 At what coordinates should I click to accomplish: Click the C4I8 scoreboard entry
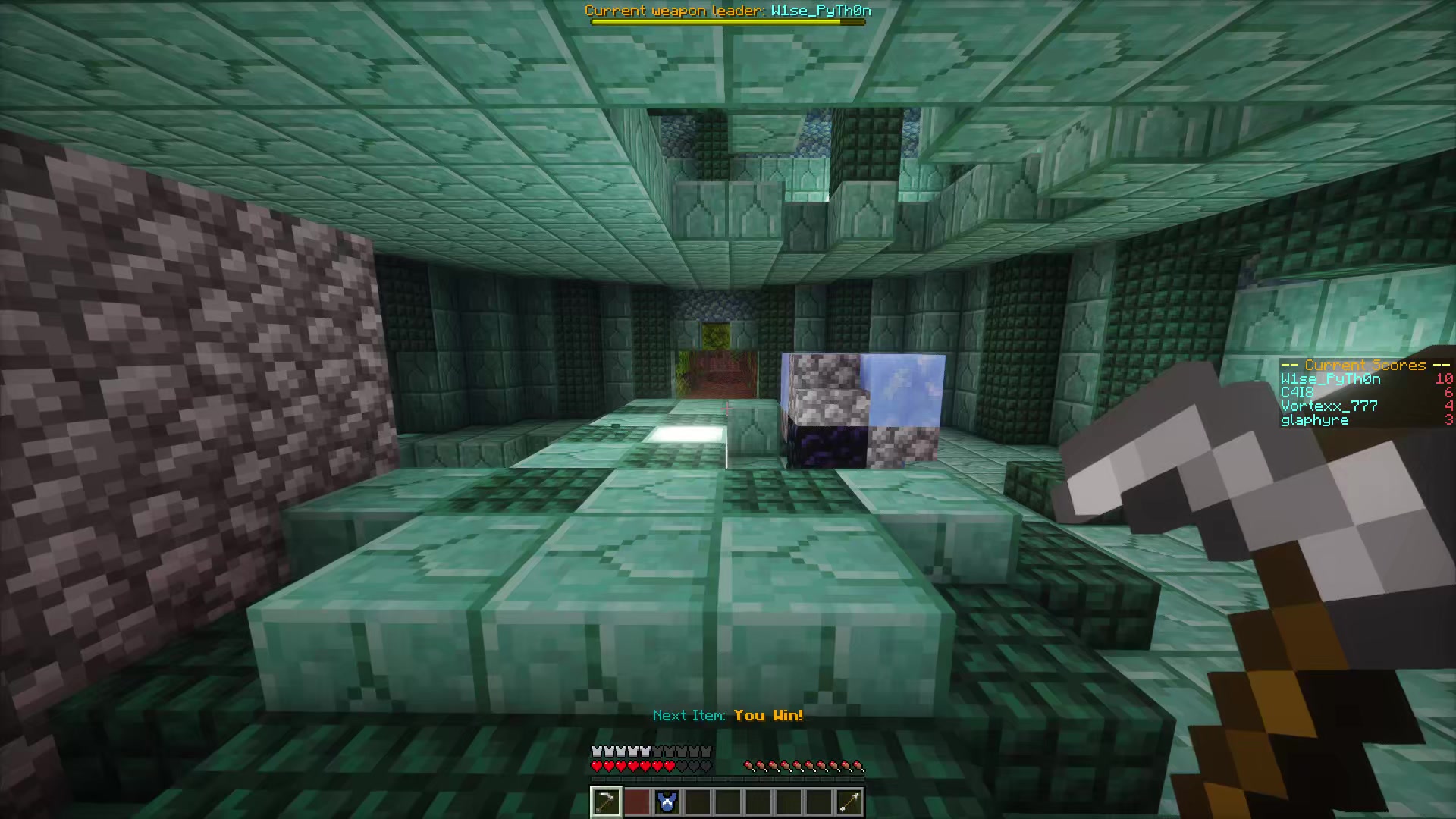pyautogui.click(x=1295, y=392)
